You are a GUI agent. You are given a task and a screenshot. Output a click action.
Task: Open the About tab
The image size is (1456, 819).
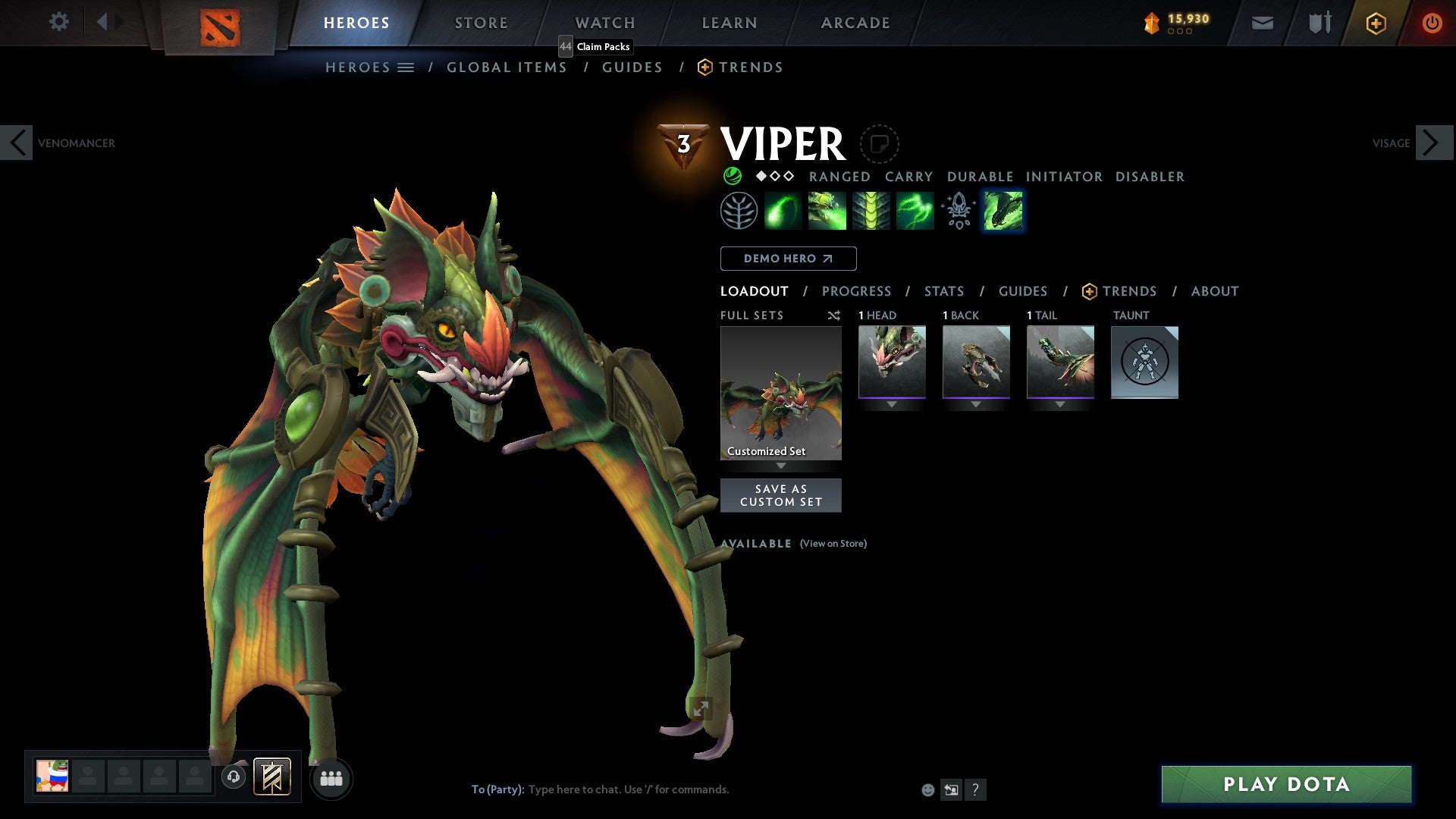point(1214,291)
